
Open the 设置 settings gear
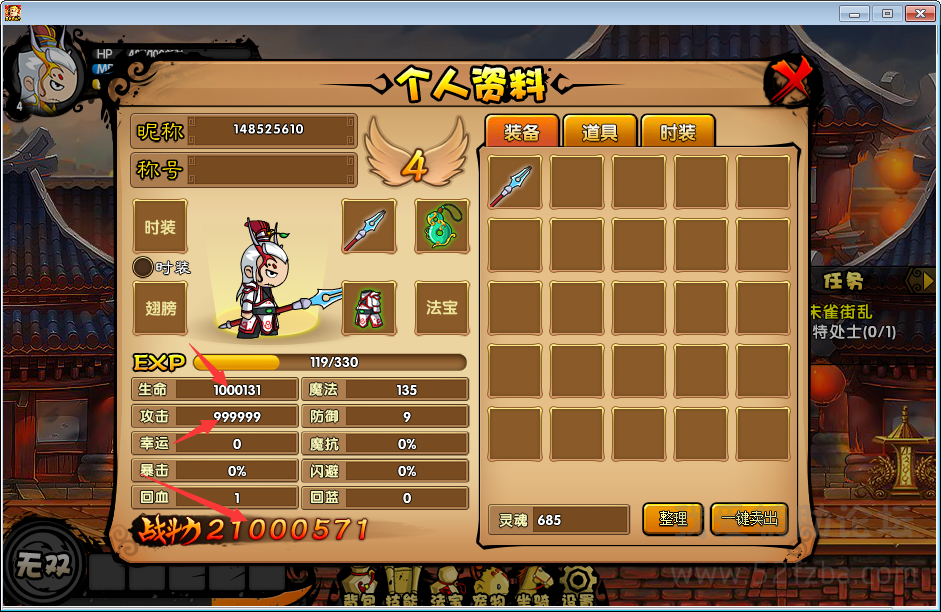(577, 587)
